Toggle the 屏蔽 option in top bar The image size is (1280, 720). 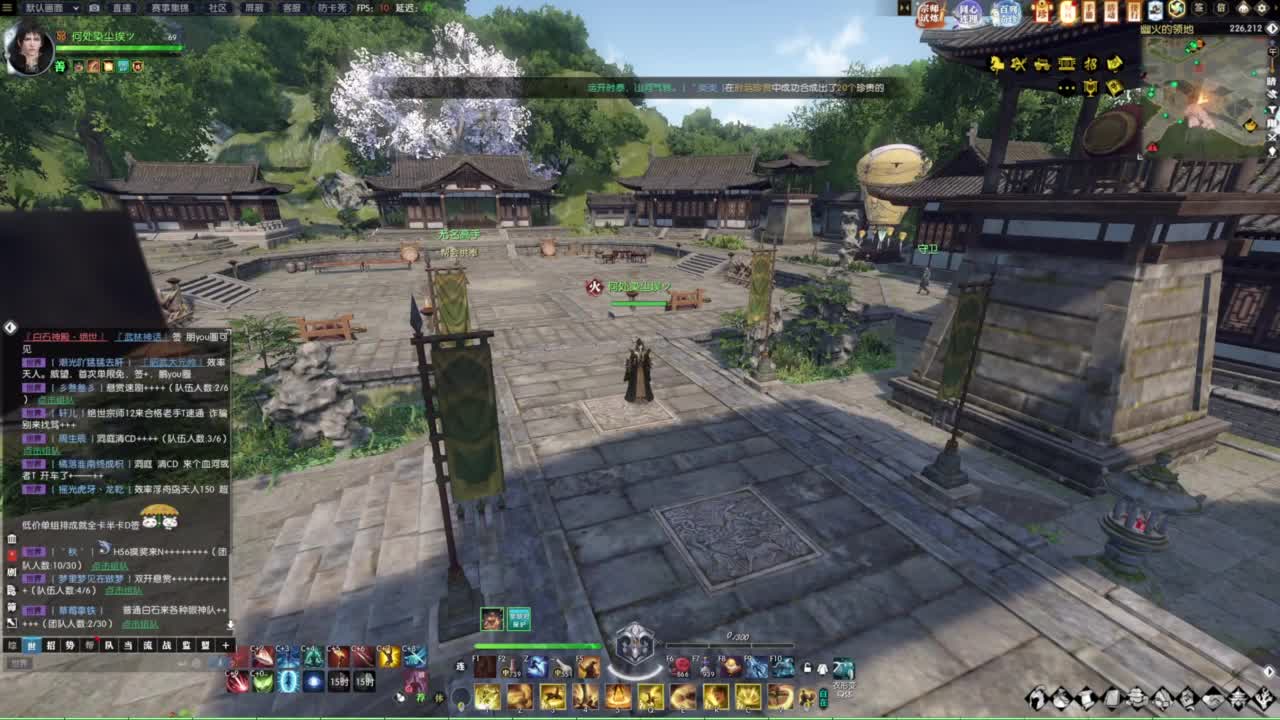253,8
